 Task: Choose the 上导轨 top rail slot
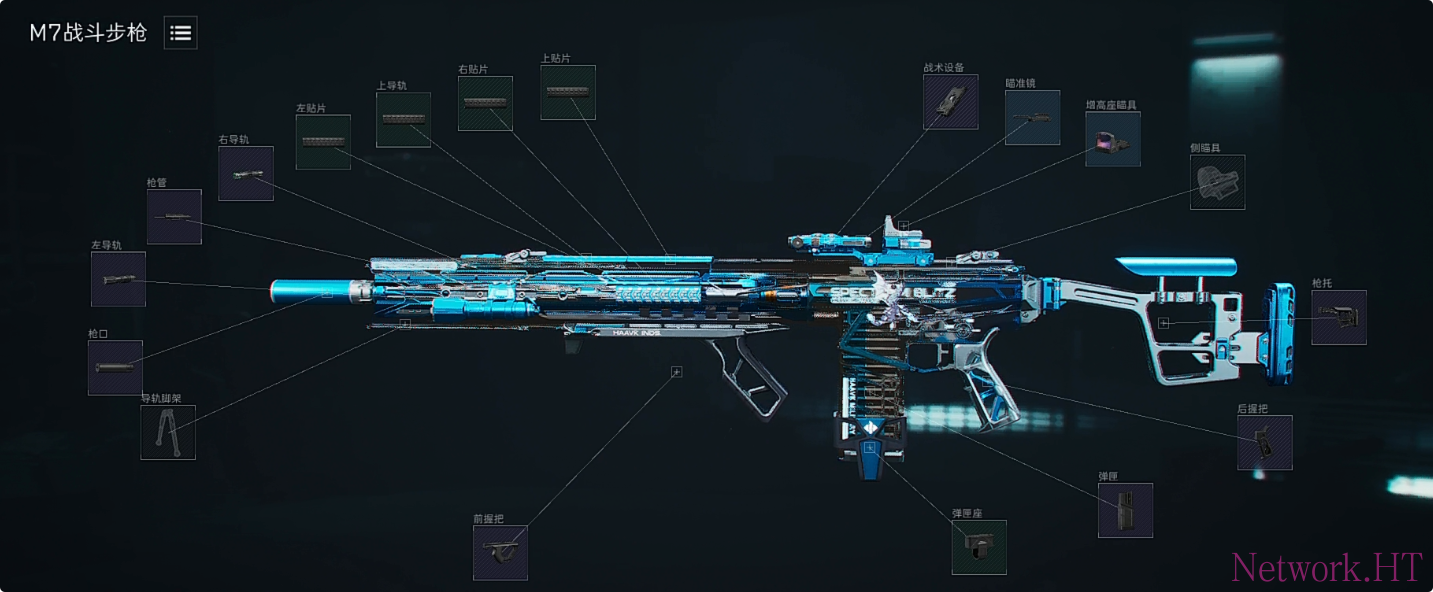coord(403,120)
